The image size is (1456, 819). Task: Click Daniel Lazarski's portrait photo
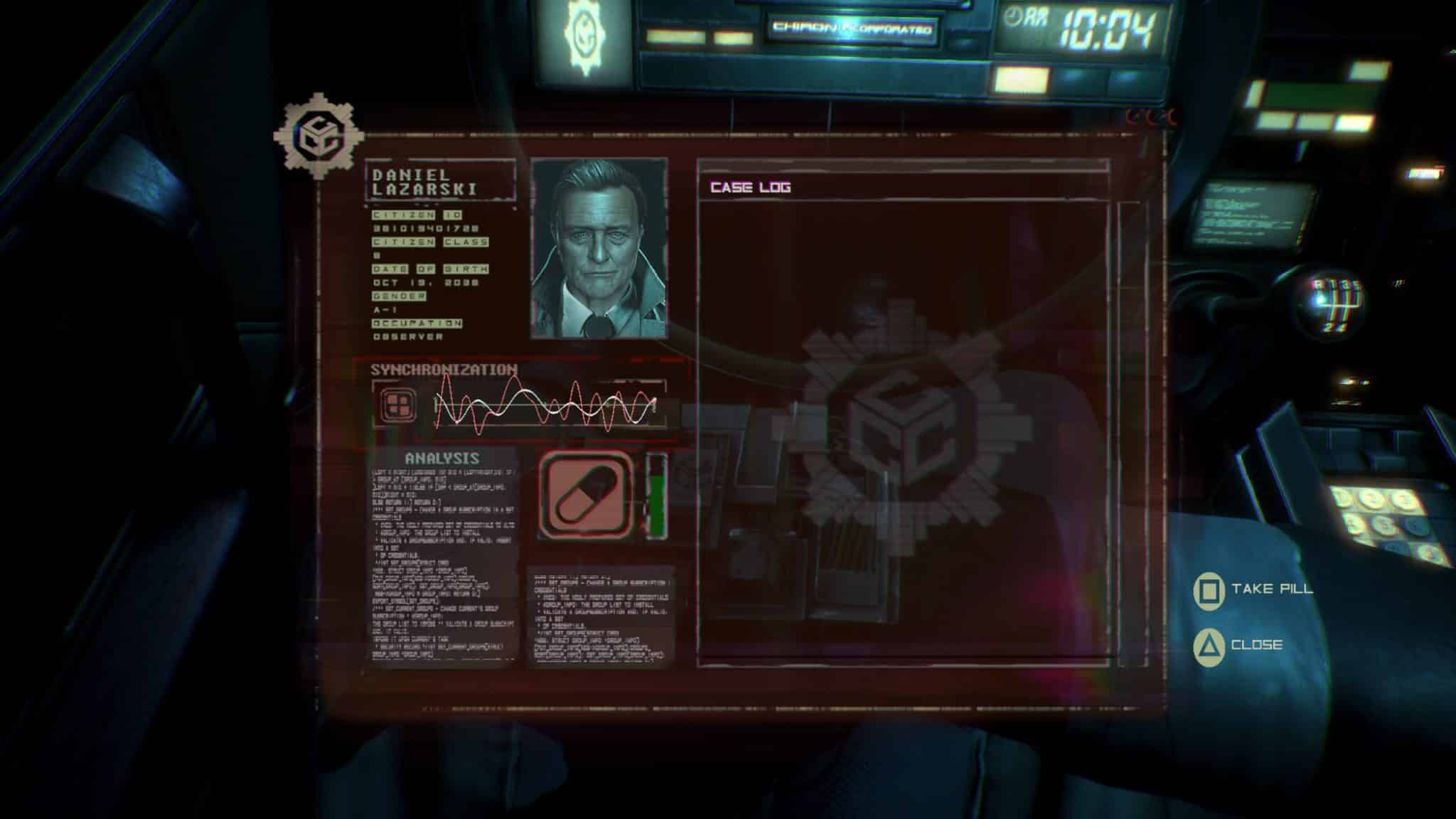point(599,248)
